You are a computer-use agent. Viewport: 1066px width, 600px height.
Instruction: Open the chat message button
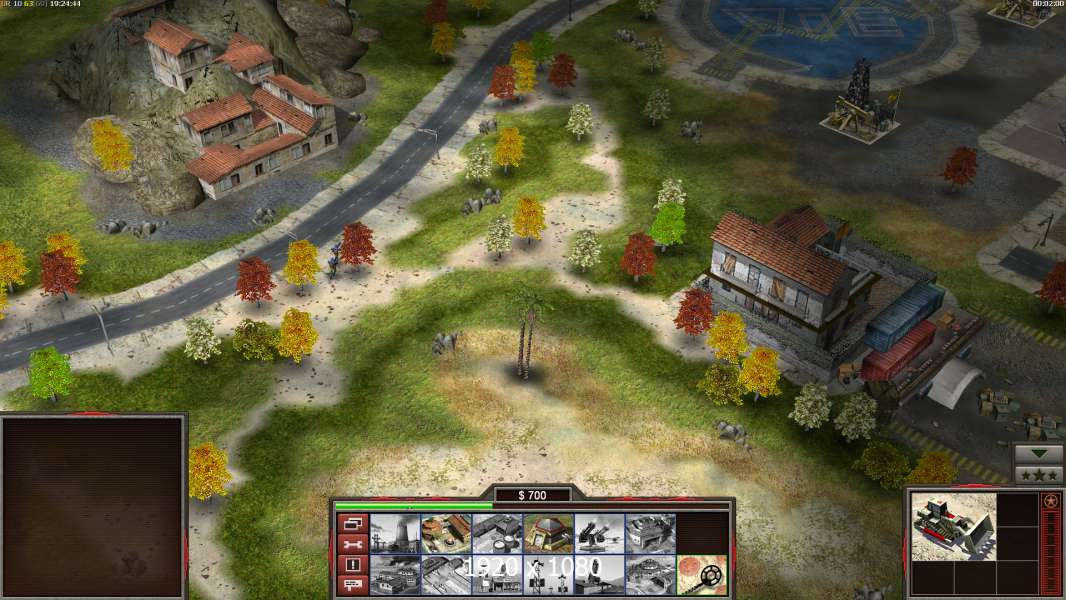(x=351, y=586)
